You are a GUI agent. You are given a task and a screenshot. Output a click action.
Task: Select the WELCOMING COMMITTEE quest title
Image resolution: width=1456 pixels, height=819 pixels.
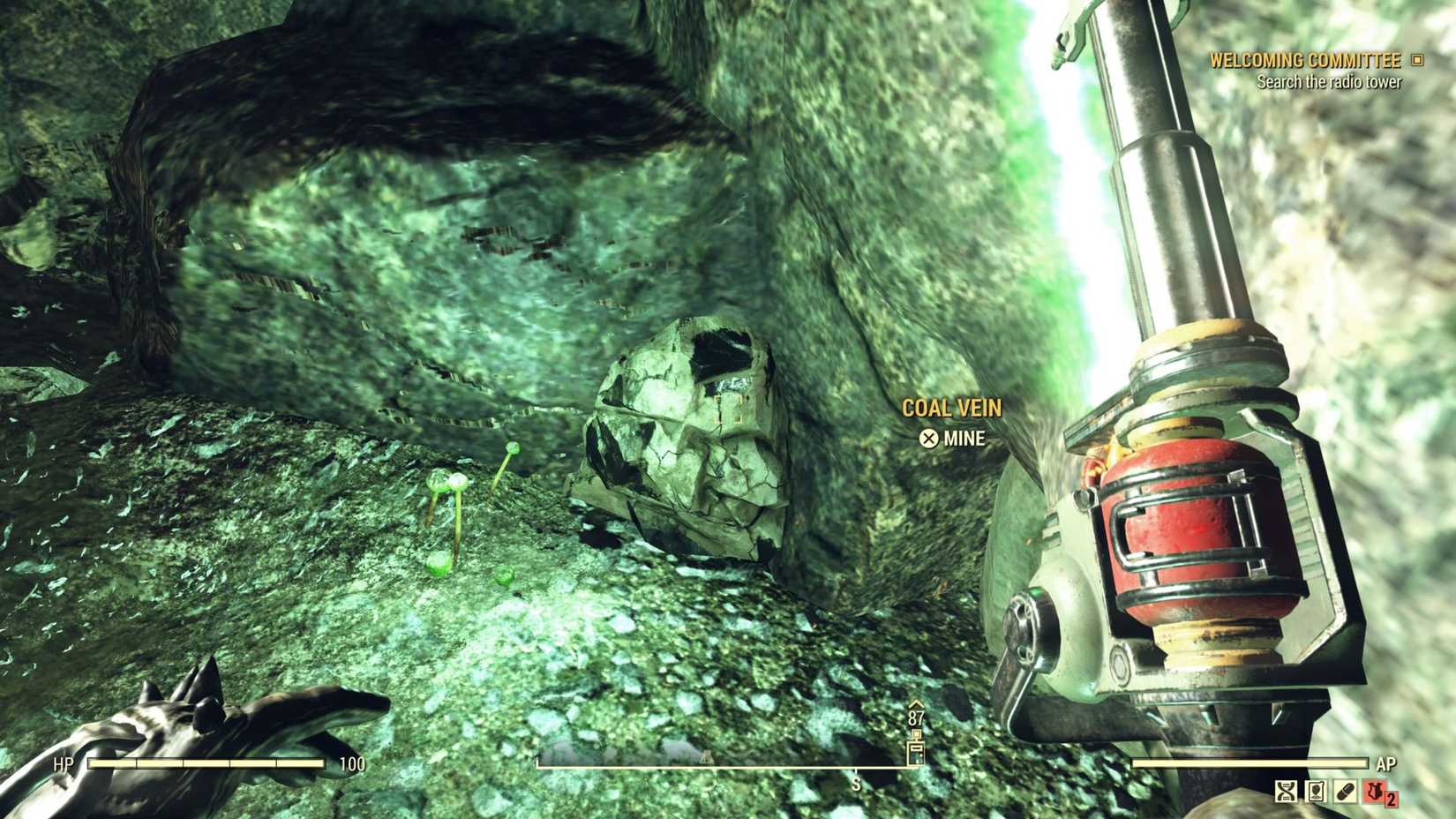click(x=1306, y=60)
